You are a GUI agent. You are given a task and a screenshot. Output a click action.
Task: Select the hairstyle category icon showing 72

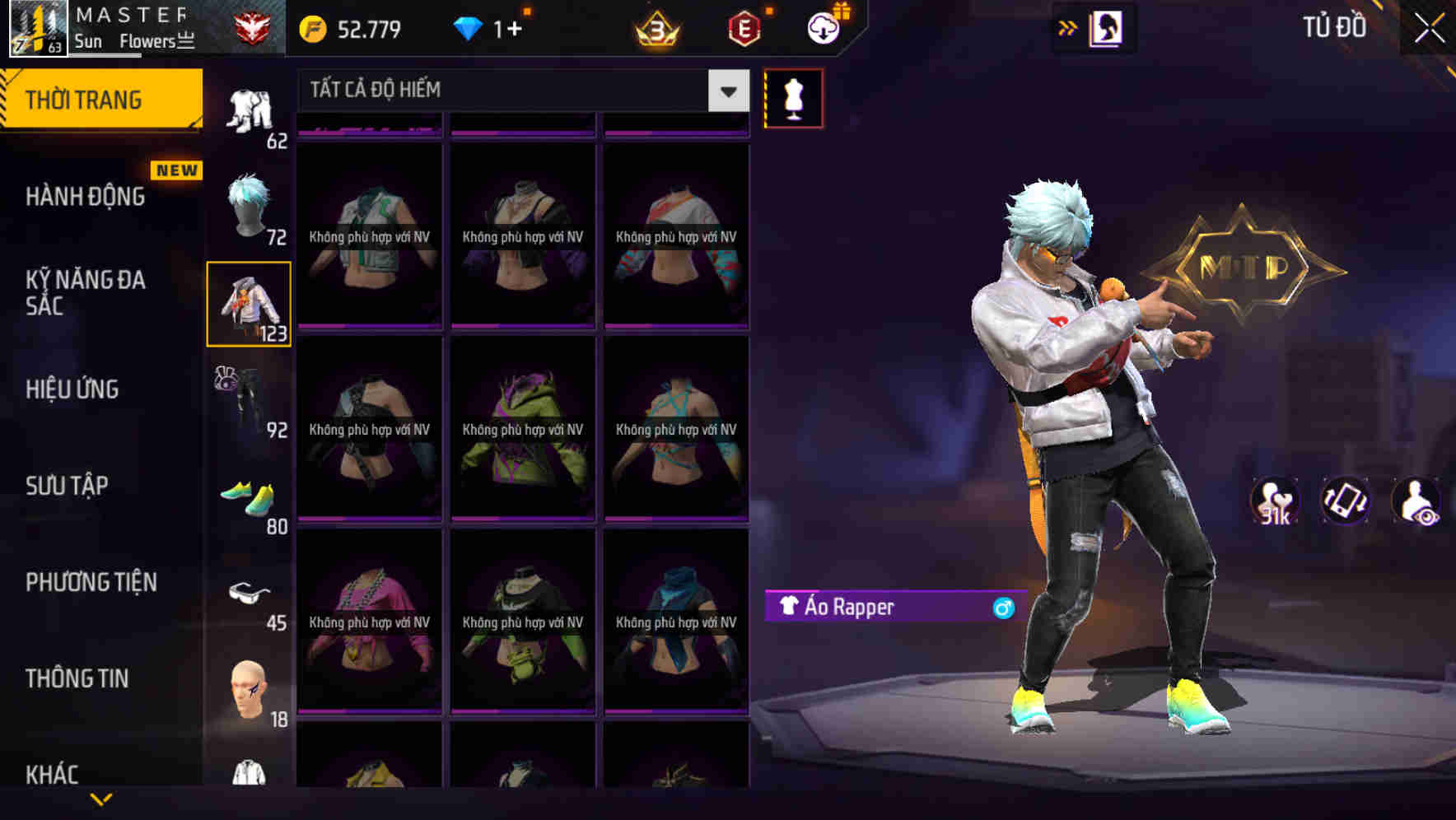click(247, 206)
